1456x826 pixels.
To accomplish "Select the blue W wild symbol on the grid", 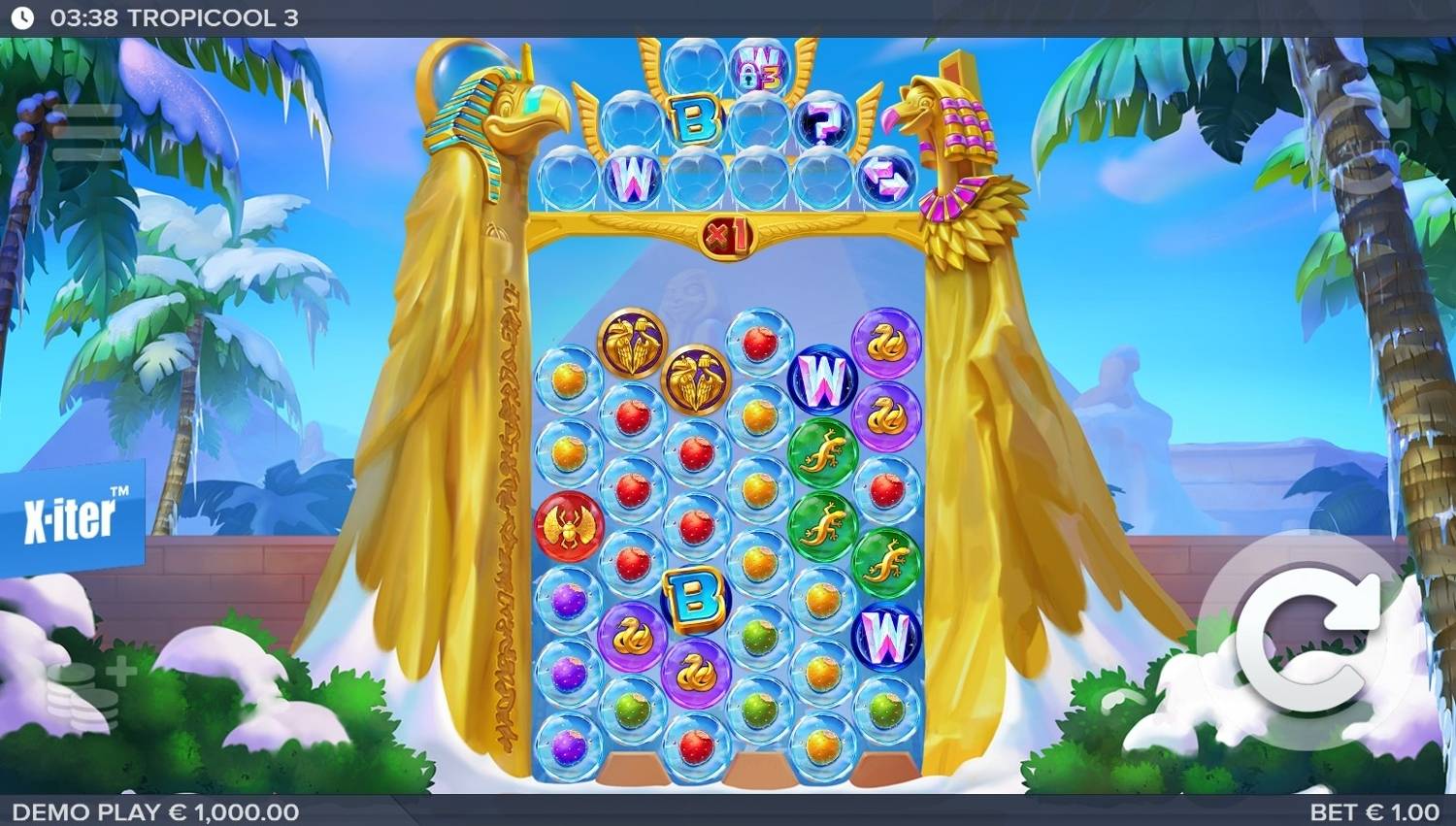I will [x=820, y=374].
